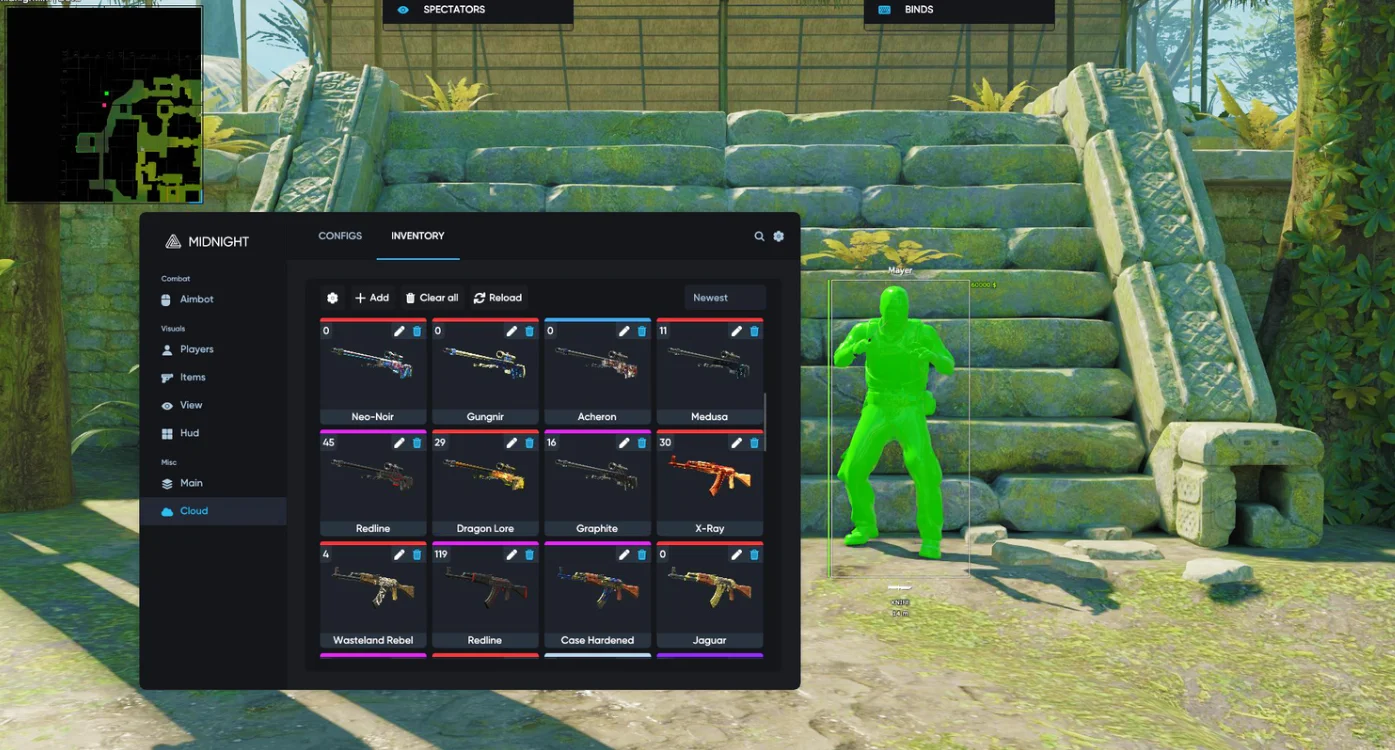Switch to the Configs tab

[340, 236]
